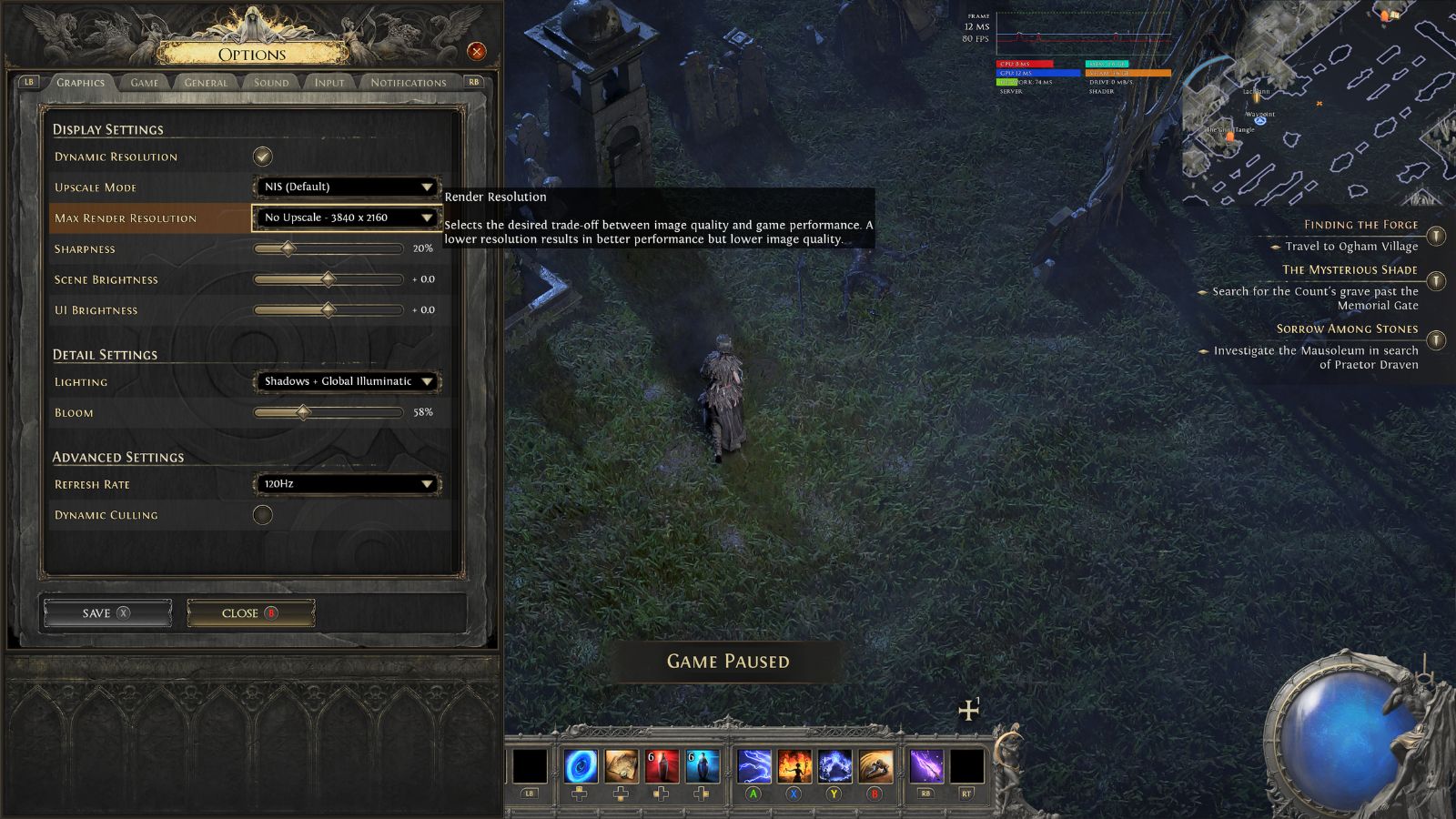This screenshot has width=1456, height=819.
Task: Open the Lighting options dropdown
Action: [346, 381]
